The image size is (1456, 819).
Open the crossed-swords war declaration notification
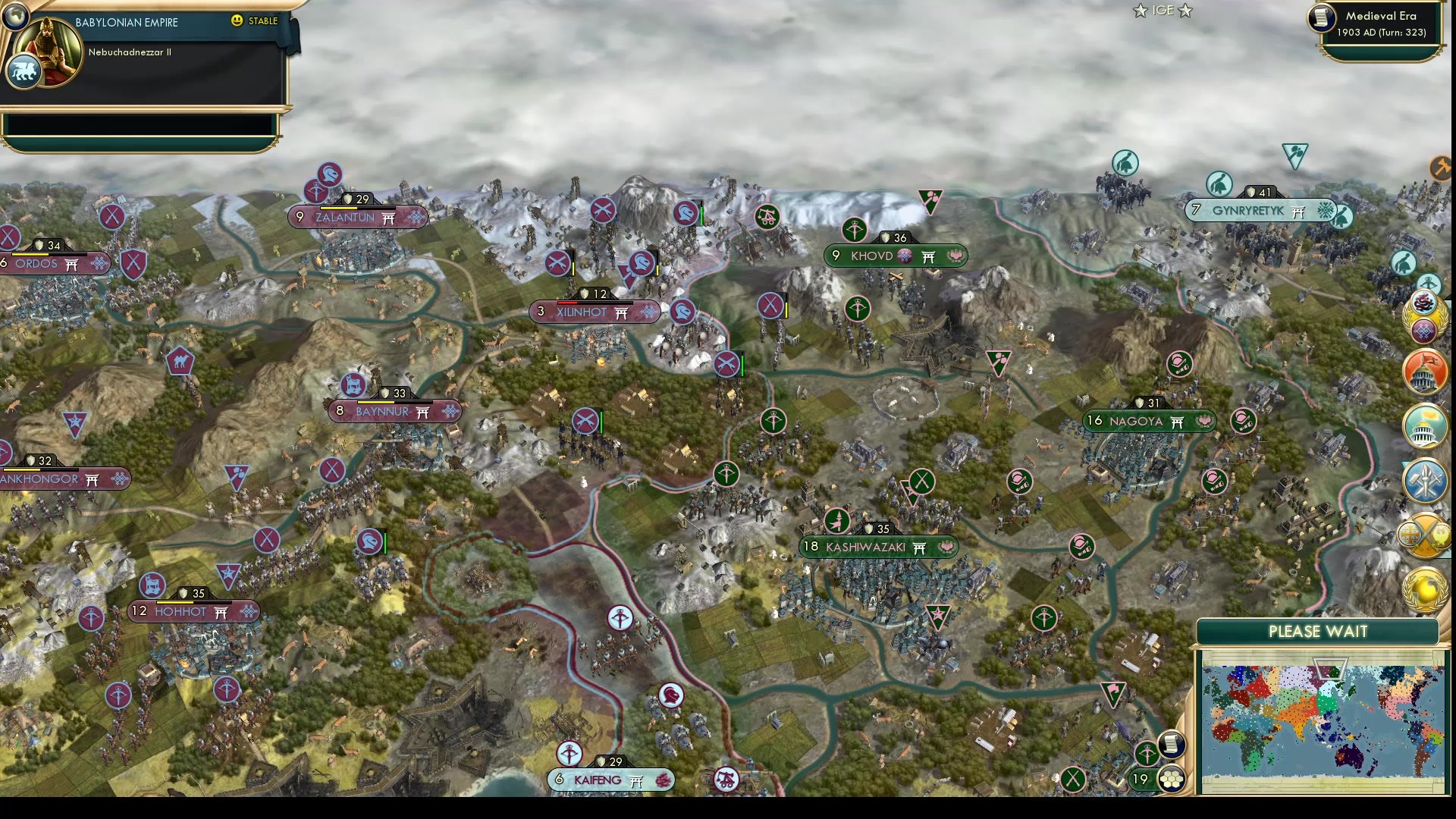(1426, 533)
